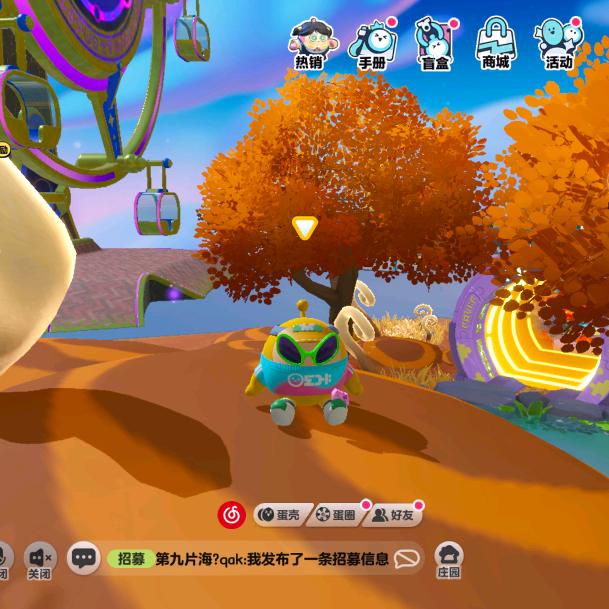Image resolution: width=609 pixels, height=609 pixels.
Task: Open the chat via speech bubble icon
Action: (85, 558)
